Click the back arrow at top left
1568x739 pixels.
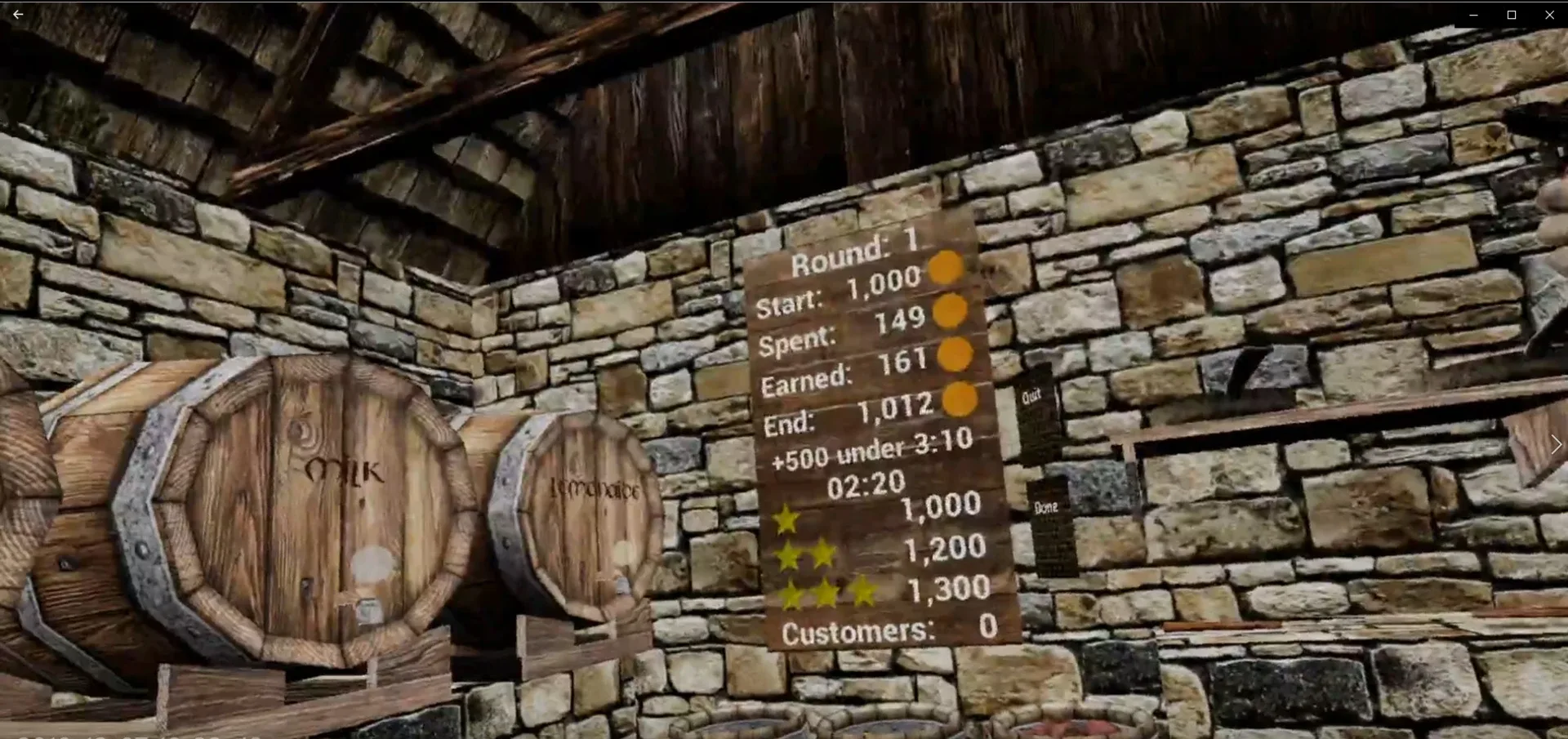pos(18,14)
